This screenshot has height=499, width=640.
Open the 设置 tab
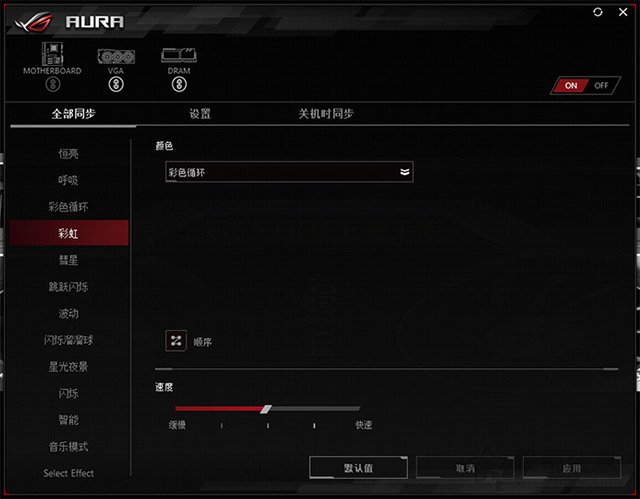(x=200, y=114)
